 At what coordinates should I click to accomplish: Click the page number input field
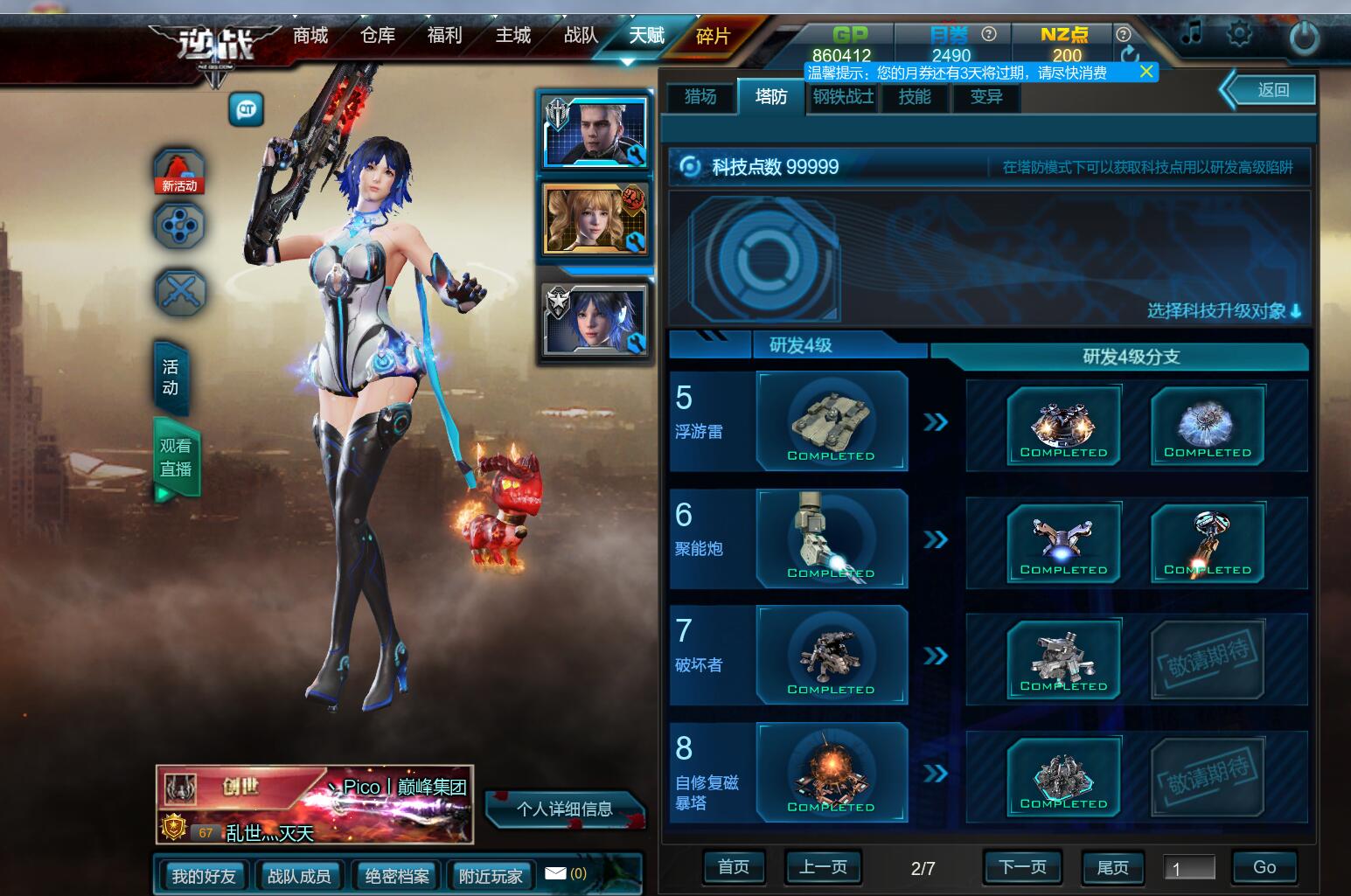click(1189, 868)
